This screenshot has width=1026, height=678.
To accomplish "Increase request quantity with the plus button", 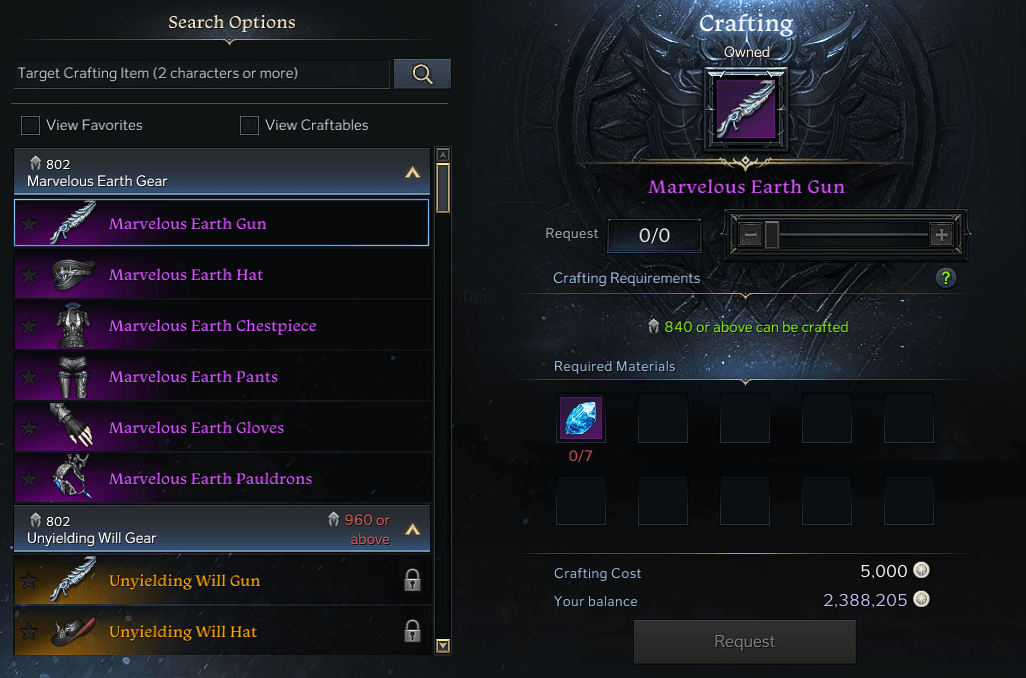I will pos(941,235).
